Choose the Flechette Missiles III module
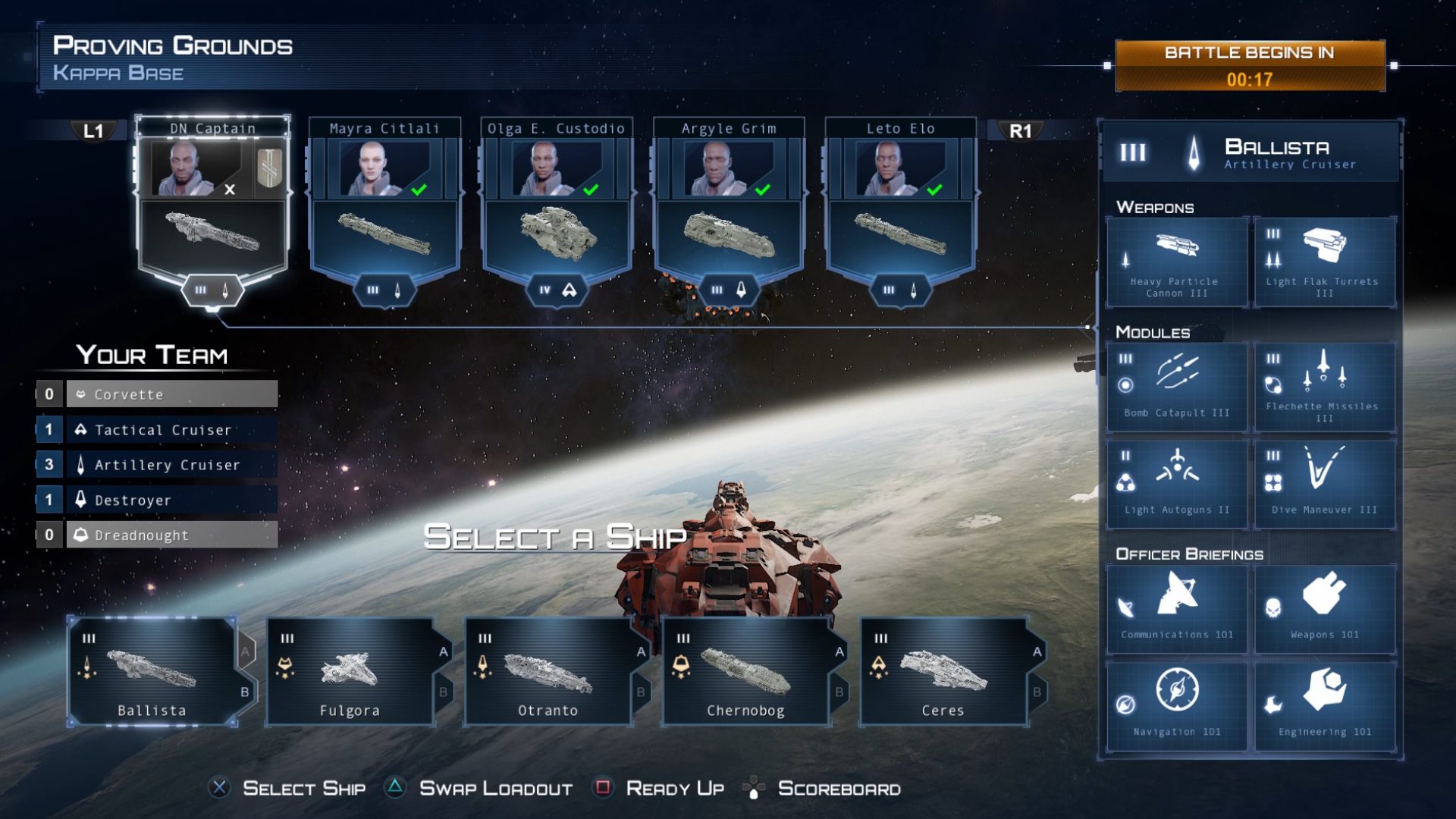Viewport: 1456px width, 819px height. point(1324,387)
